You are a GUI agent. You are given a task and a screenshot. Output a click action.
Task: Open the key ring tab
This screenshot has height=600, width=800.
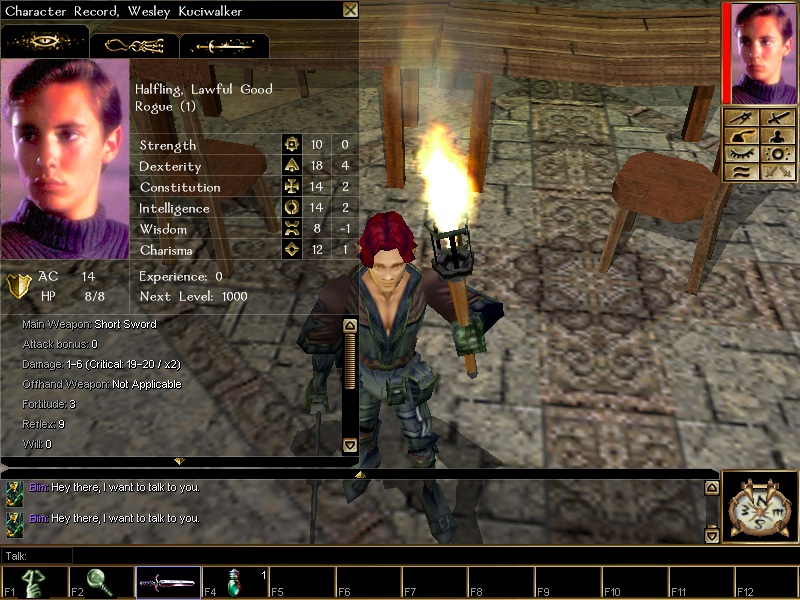[134, 45]
